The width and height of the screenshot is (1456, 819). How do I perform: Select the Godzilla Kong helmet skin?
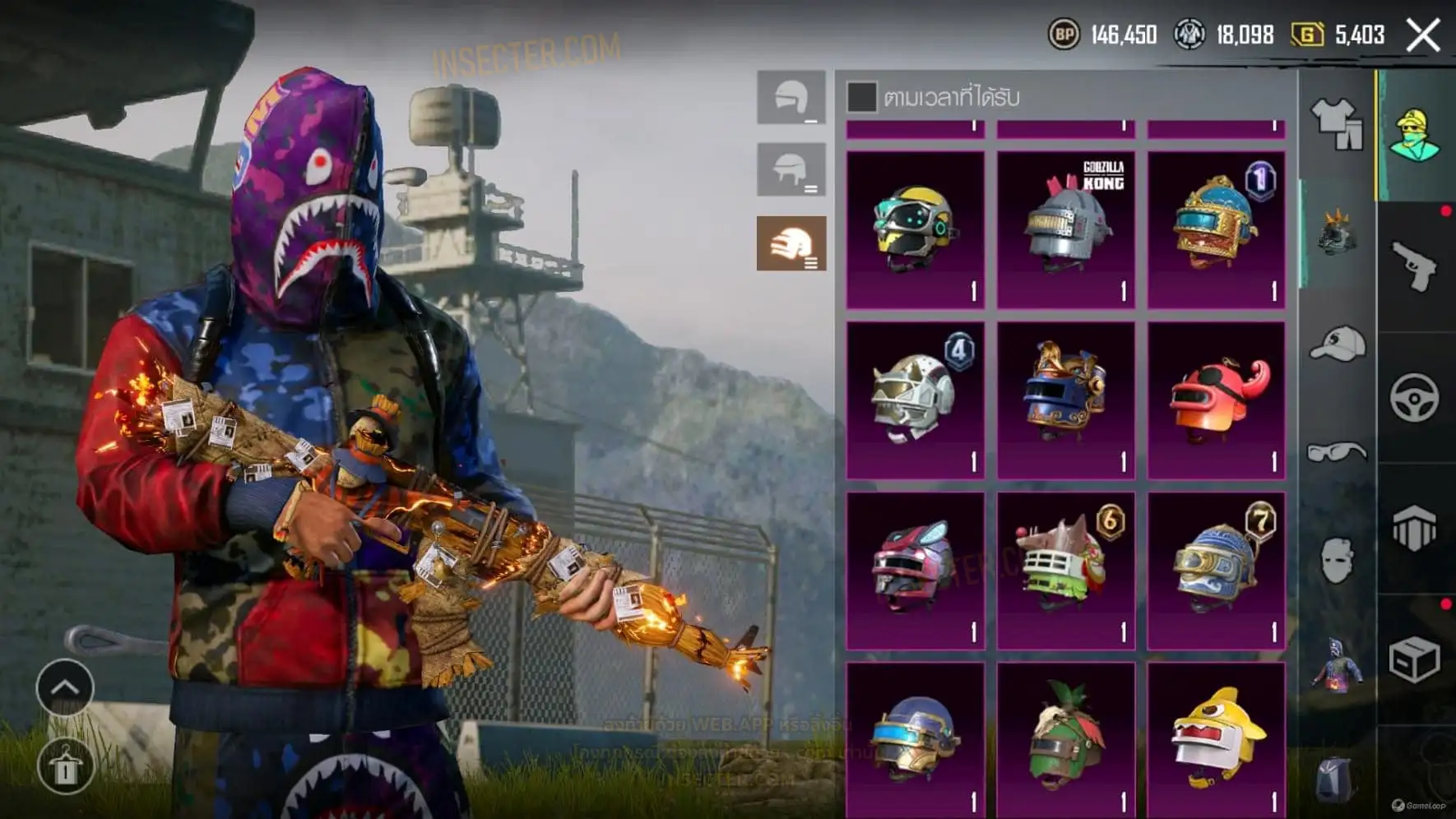1066,229
